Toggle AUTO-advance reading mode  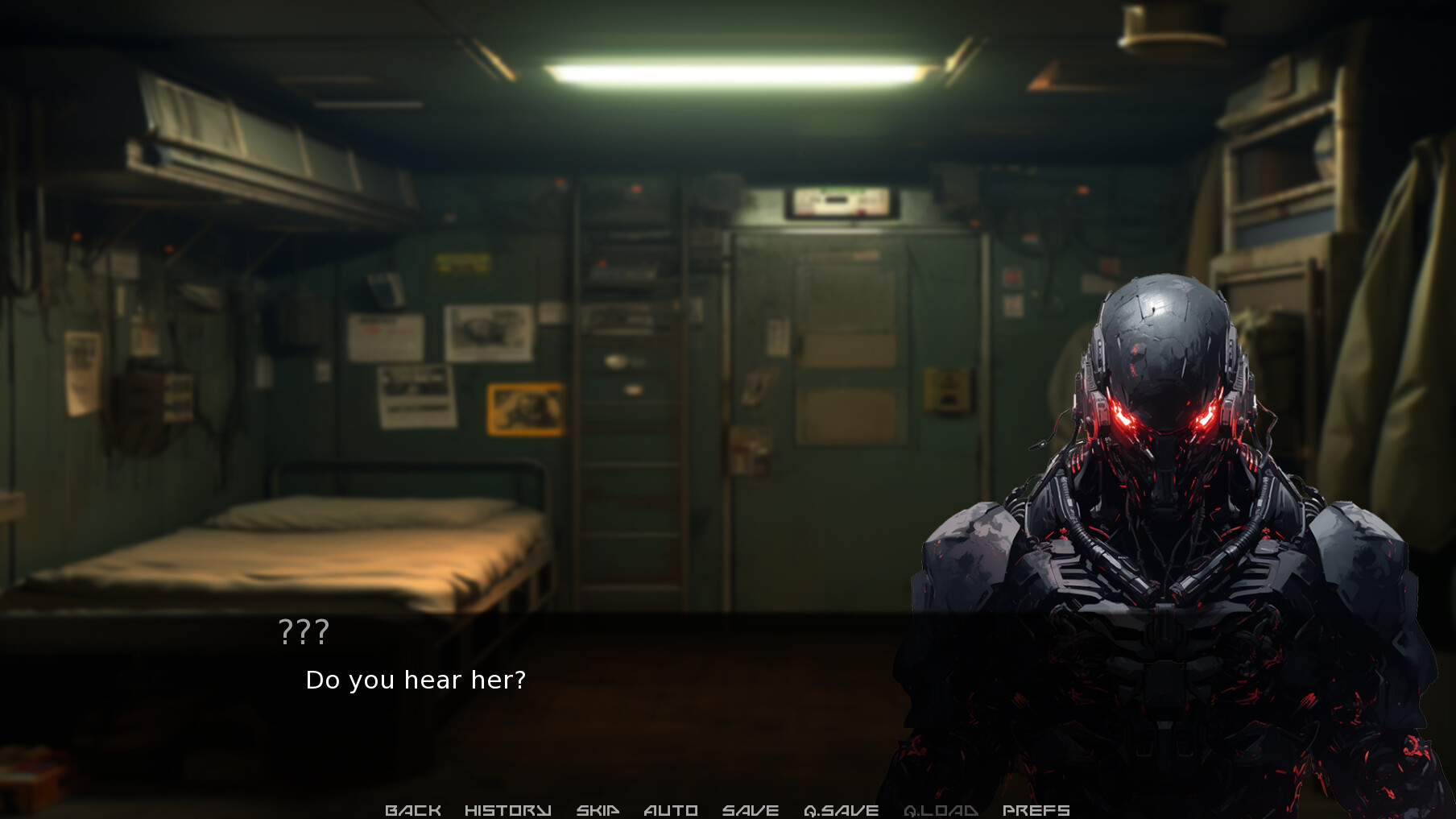point(671,809)
